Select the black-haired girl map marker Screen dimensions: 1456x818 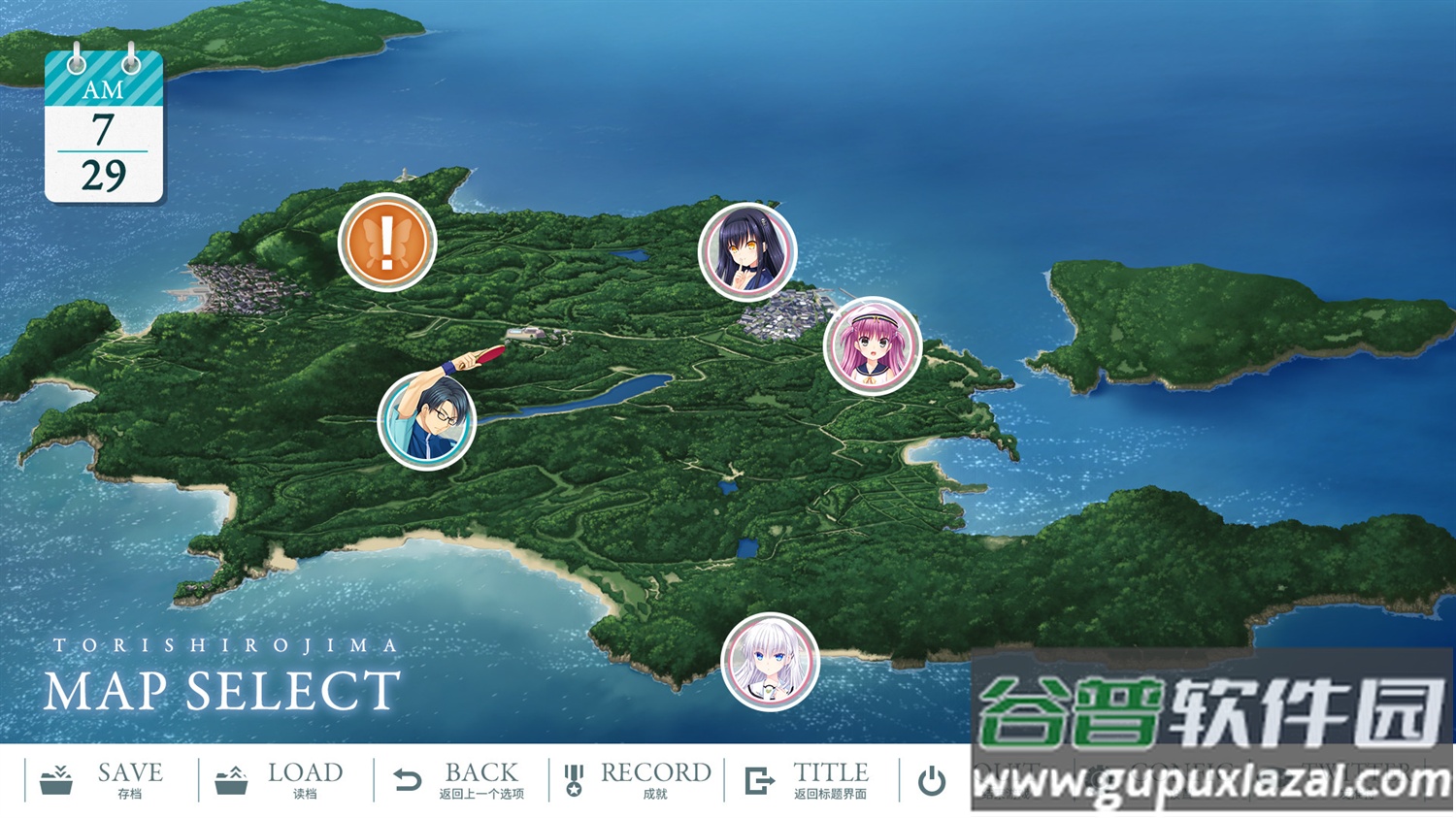pyautogui.click(x=747, y=251)
